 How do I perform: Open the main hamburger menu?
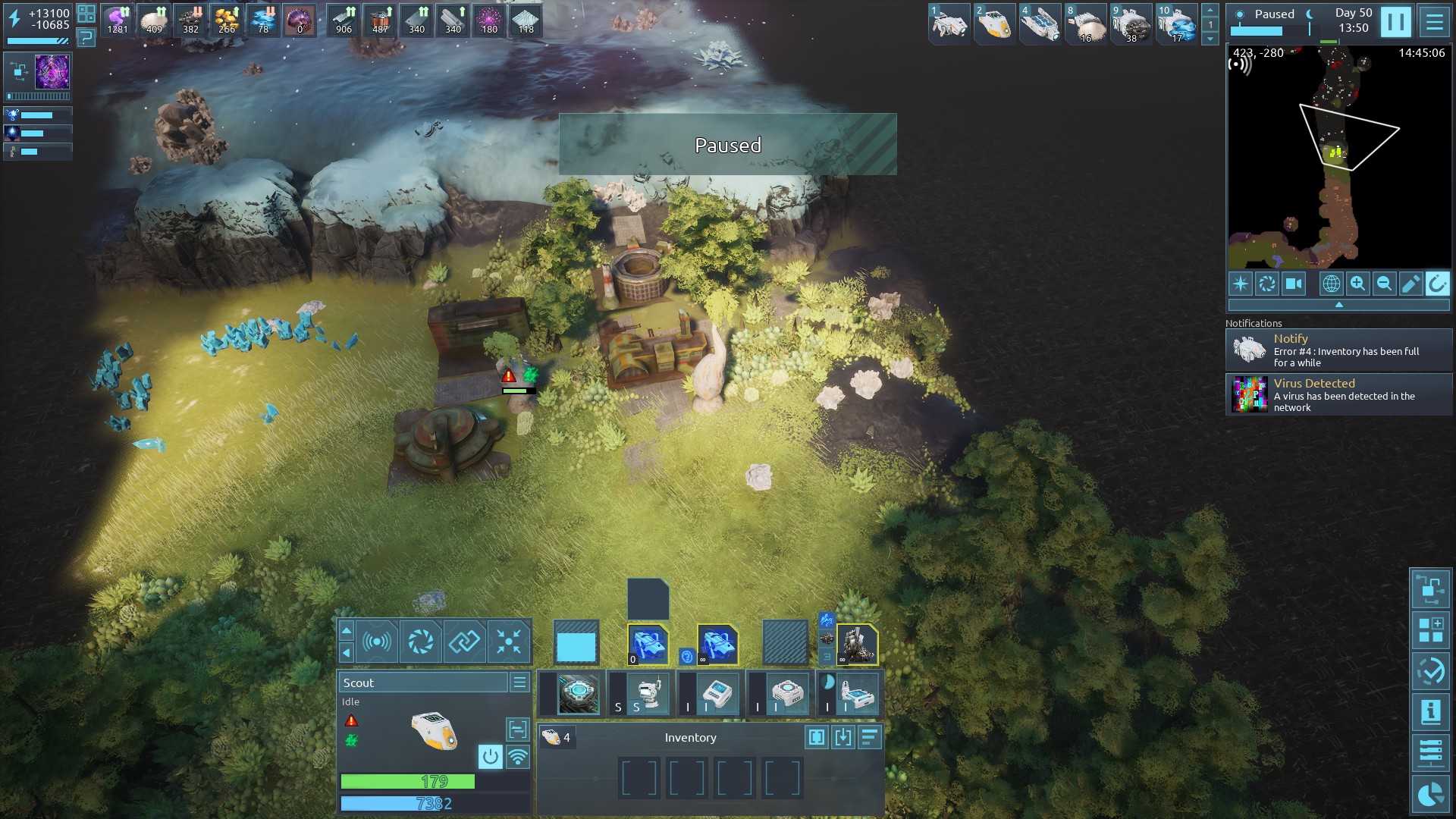click(x=1434, y=22)
